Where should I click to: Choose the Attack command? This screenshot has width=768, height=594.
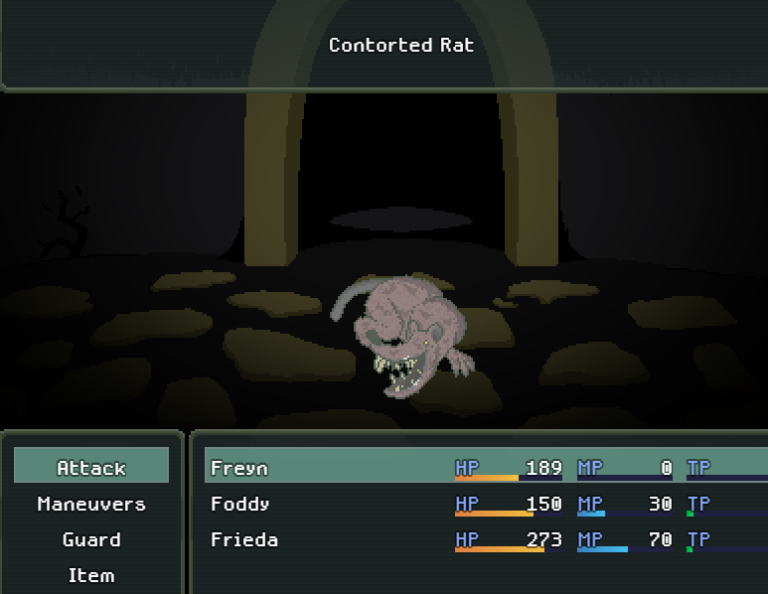click(x=91, y=467)
